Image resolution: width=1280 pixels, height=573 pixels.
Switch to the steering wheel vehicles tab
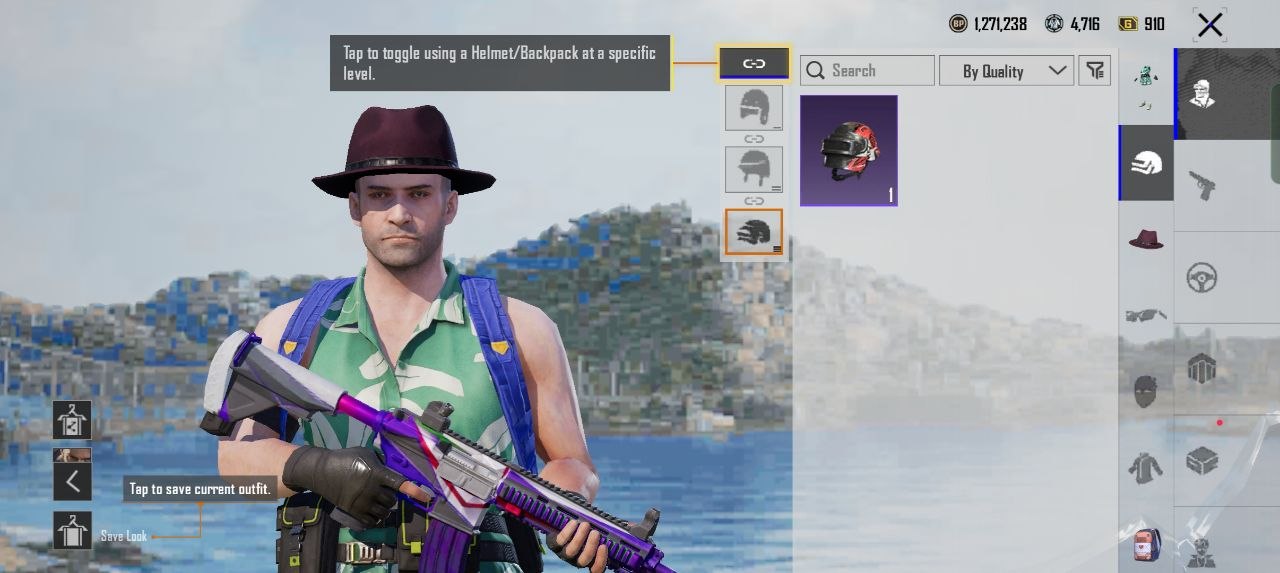(1202, 277)
